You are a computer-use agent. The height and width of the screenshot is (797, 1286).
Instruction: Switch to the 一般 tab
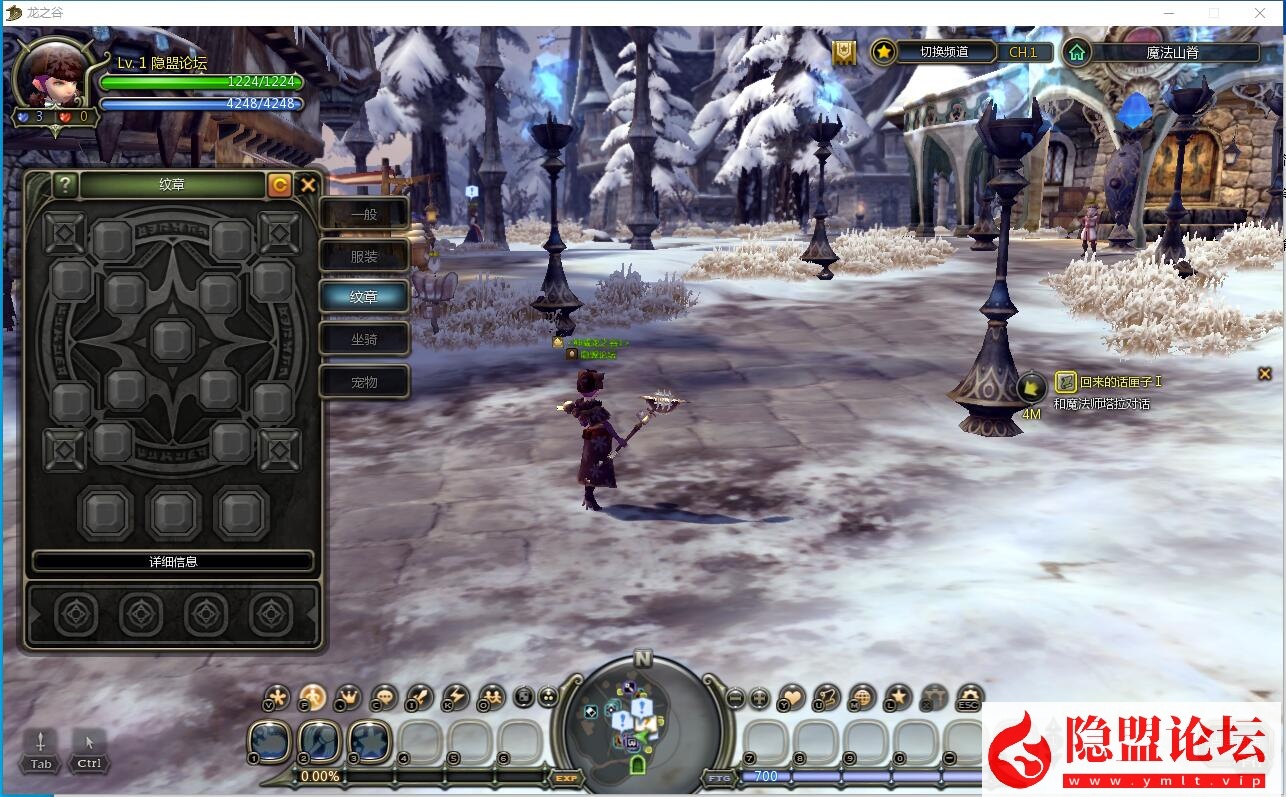coord(364,214)
